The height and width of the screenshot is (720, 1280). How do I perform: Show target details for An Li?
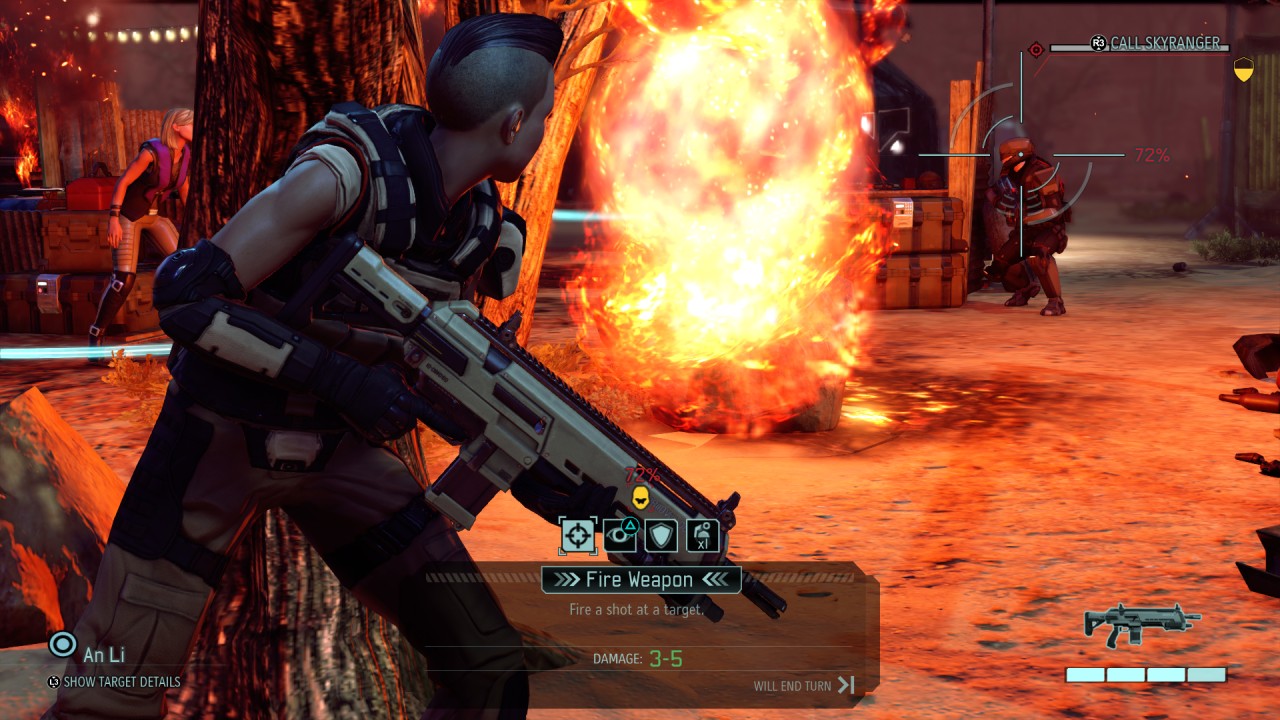tap(121, 682)
